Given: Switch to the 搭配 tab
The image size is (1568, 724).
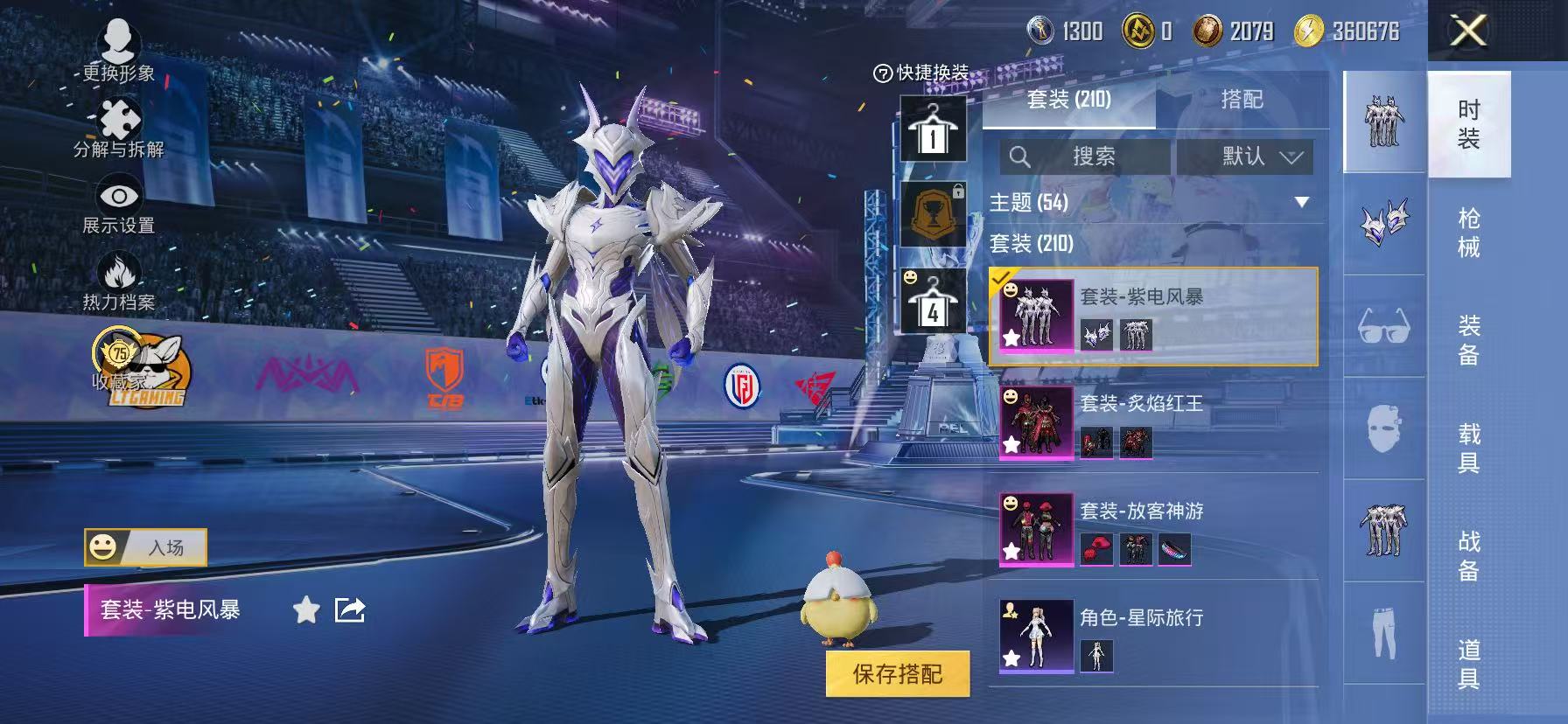Looking at the screenshot, I should tap(1242, 100).
